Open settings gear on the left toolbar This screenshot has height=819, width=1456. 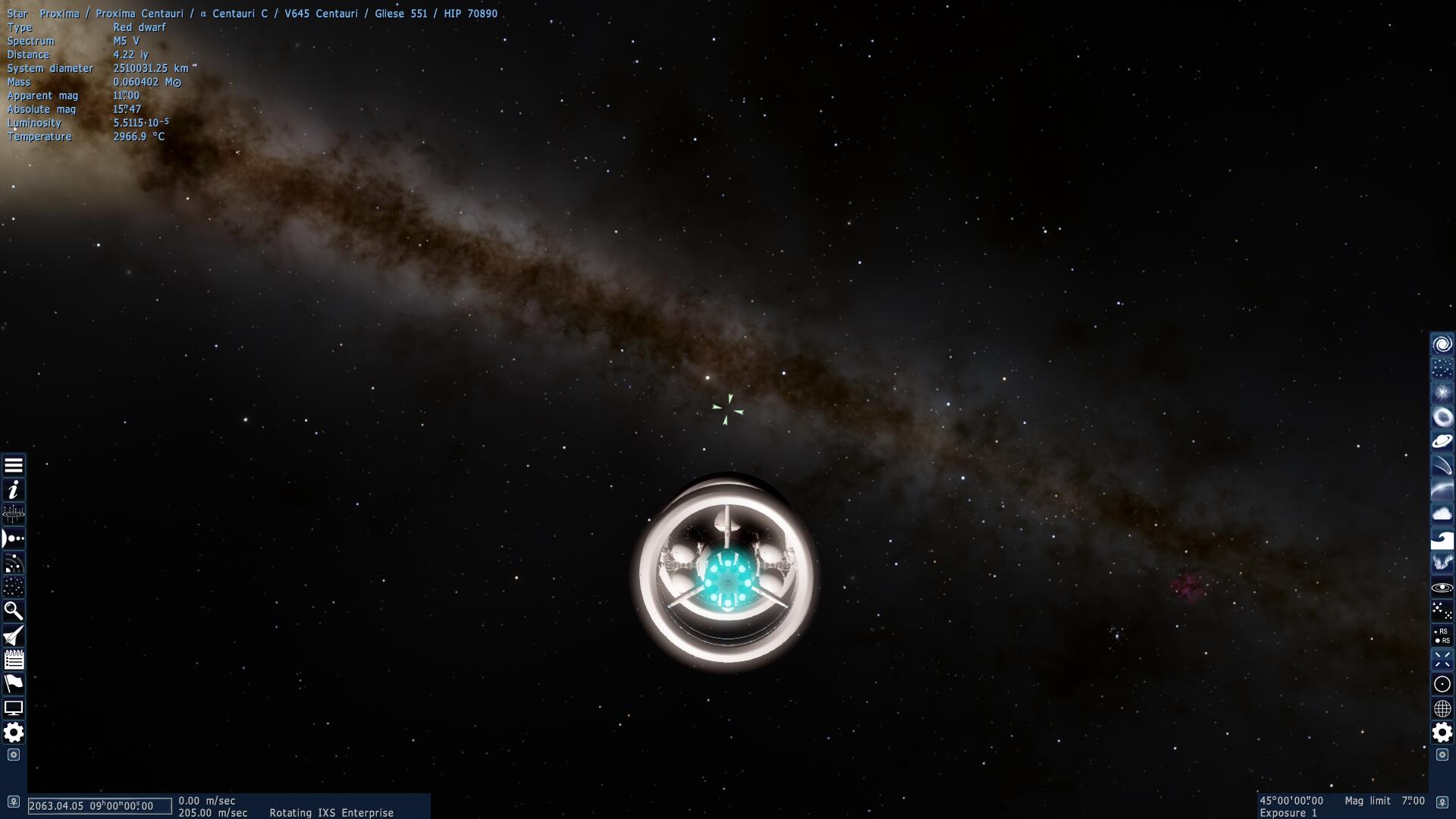(14, 733)
